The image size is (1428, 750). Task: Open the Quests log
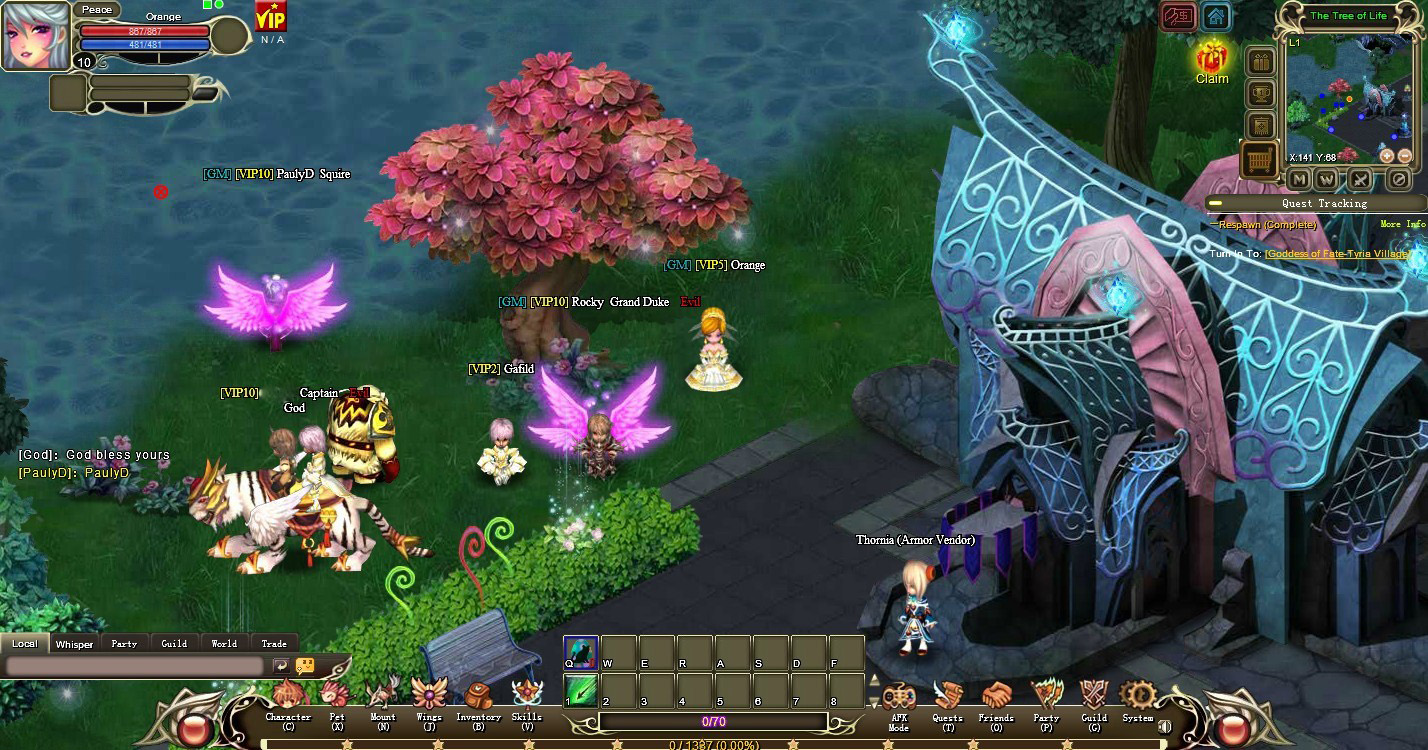pos(947,697)
